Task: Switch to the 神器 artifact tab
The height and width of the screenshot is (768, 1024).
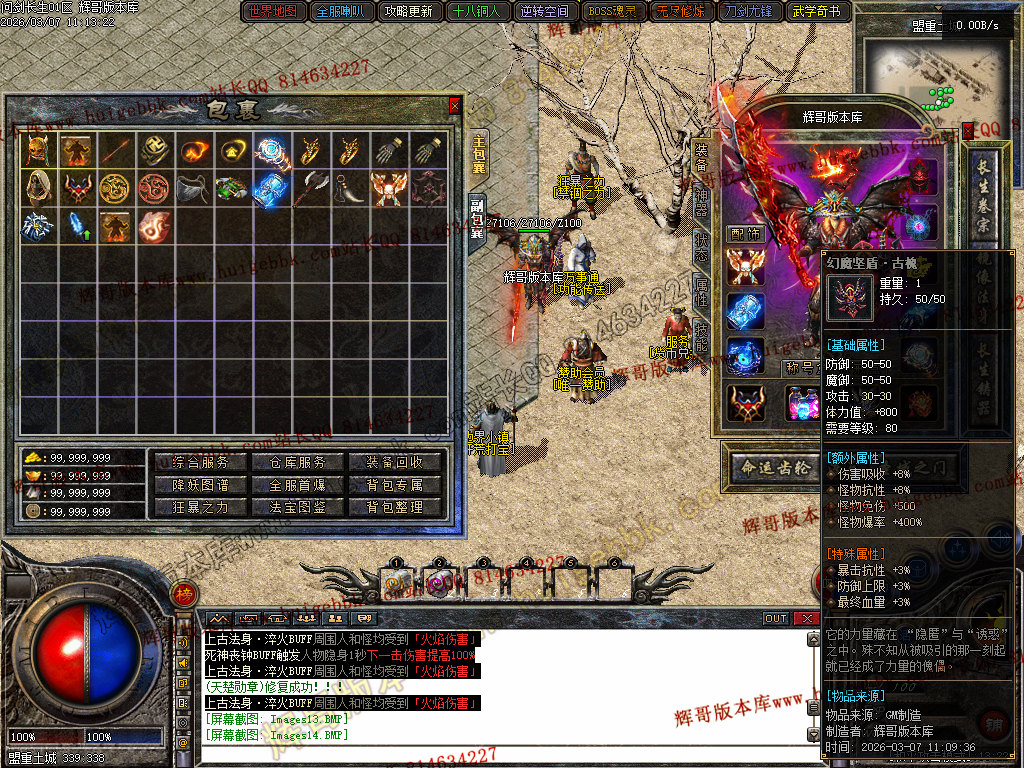Action: pyautogui.click(x=702, y=199)
